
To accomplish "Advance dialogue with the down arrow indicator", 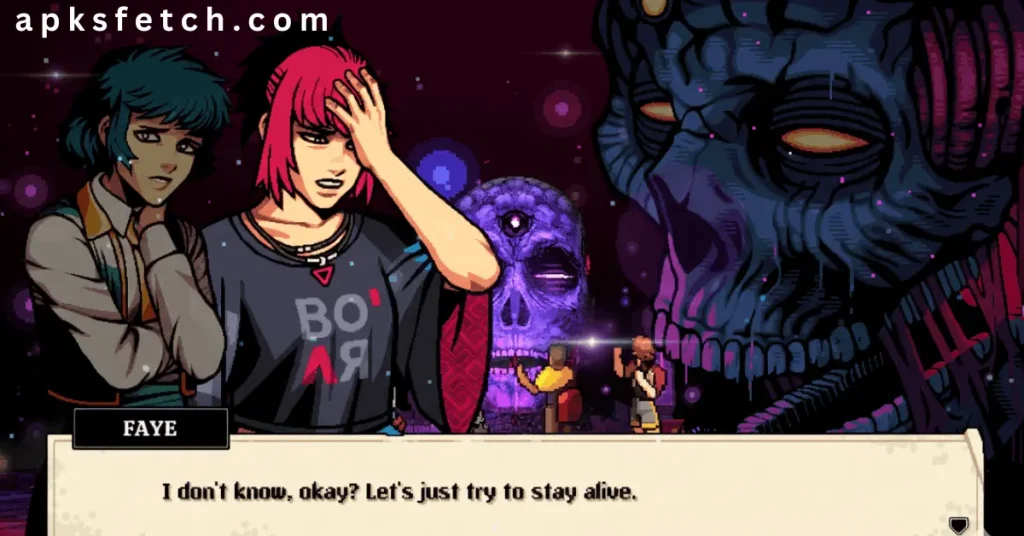I will (x=958, y=525).
